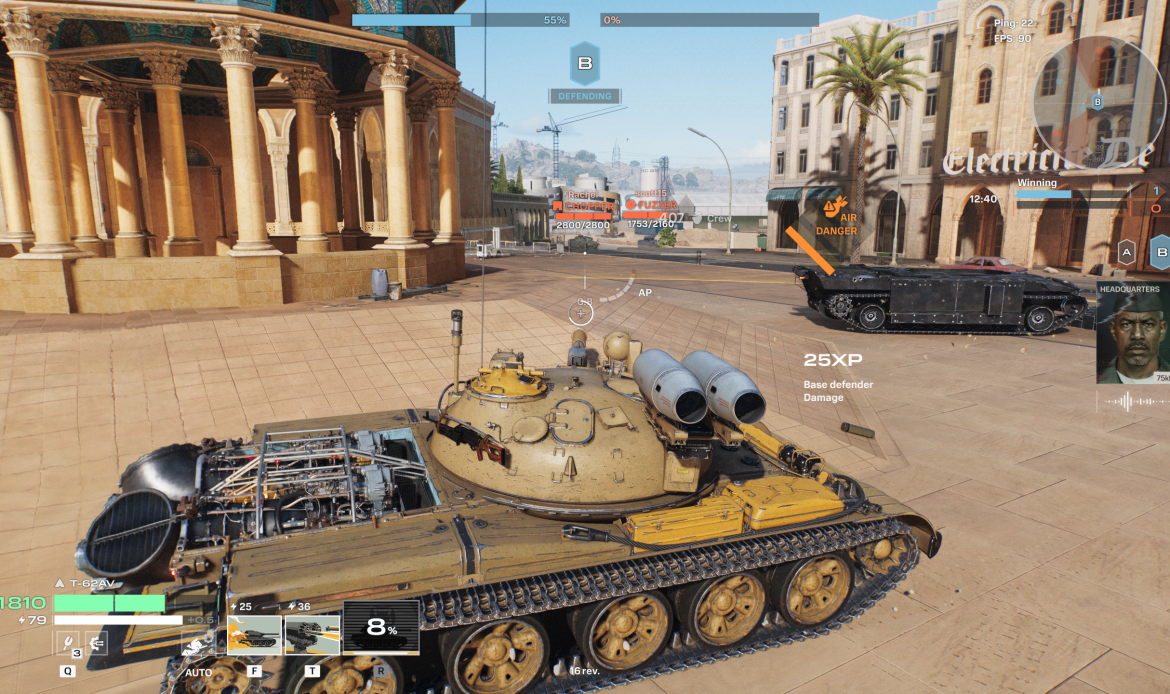
Task: Open the circular minimap
Action: click(x=1098, y=100)
